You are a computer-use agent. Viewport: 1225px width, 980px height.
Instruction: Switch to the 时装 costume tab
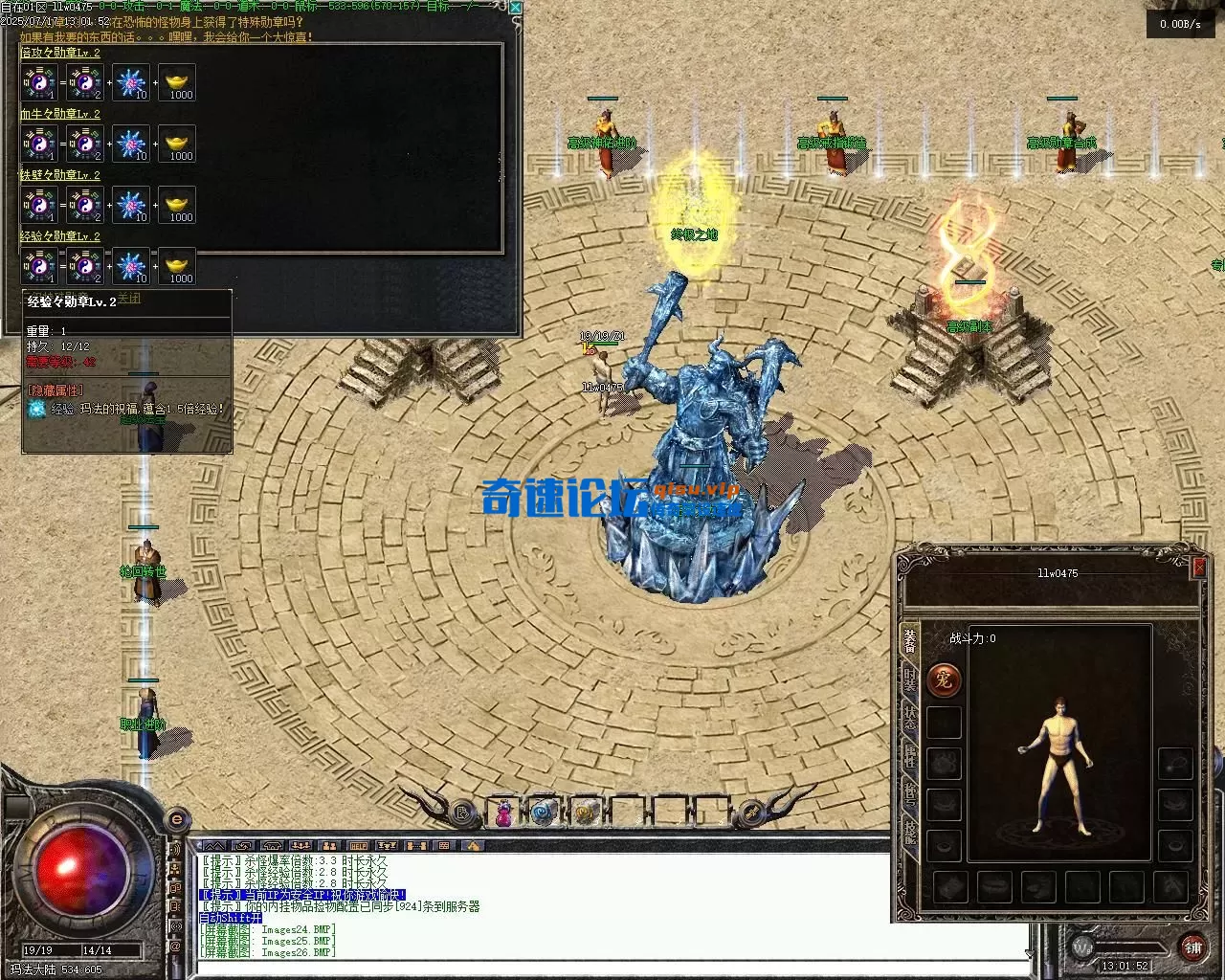(x=910, y=682)
